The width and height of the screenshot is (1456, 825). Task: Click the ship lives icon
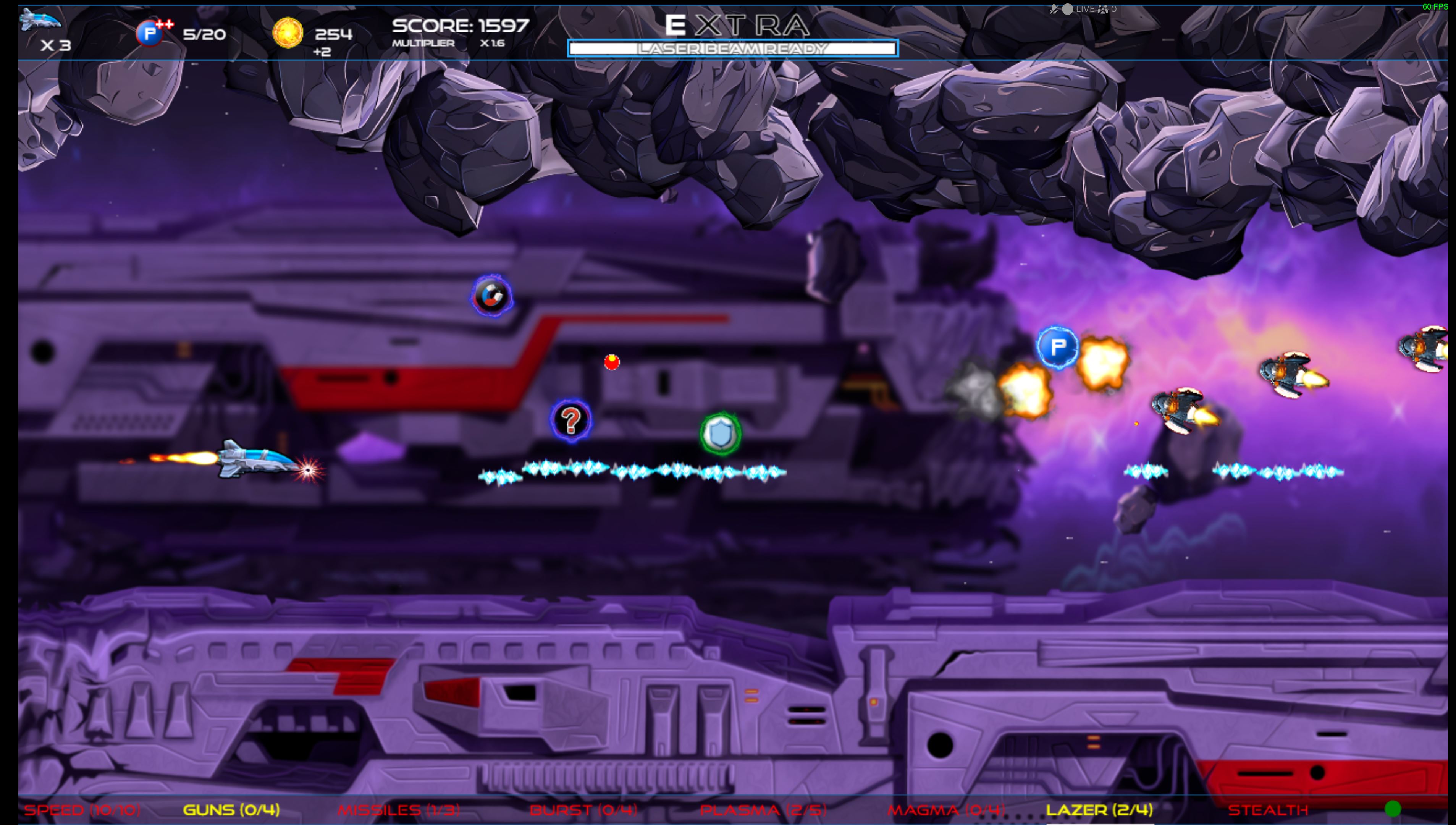pos(40,20)
